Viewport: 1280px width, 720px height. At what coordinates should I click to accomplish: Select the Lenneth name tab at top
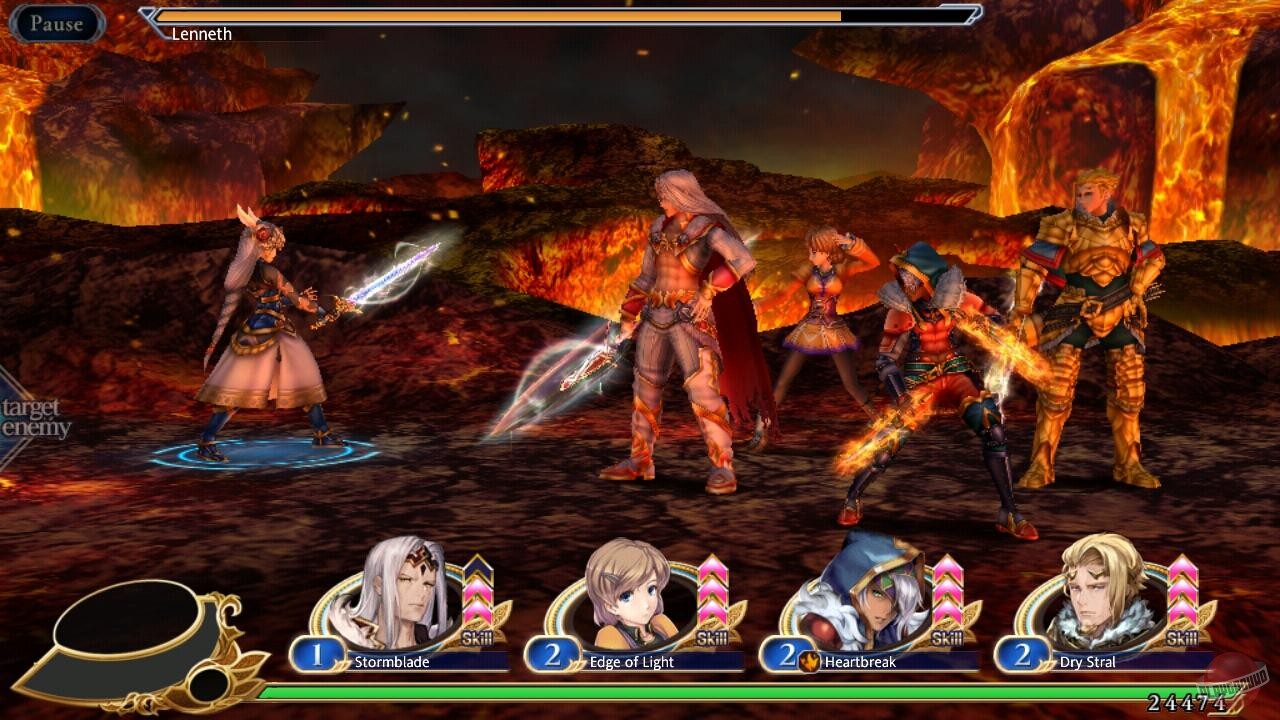(x=200, y=33)
